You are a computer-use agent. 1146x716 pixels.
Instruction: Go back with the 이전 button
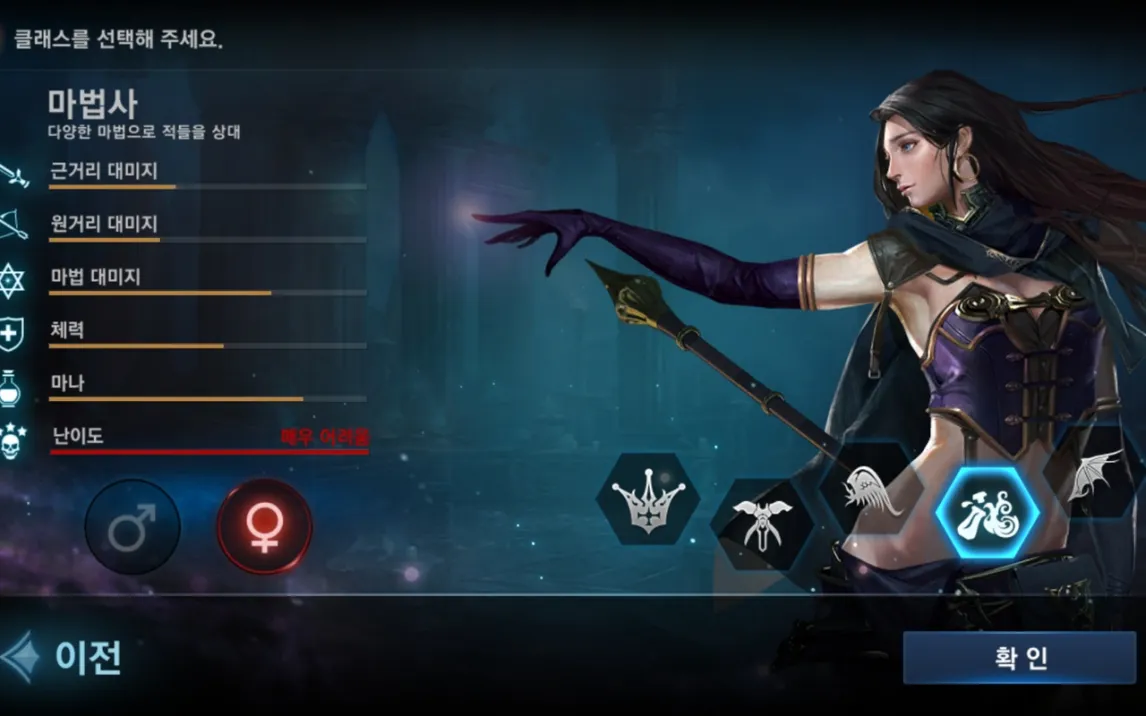pyautogui.click(x=66, y=658)
